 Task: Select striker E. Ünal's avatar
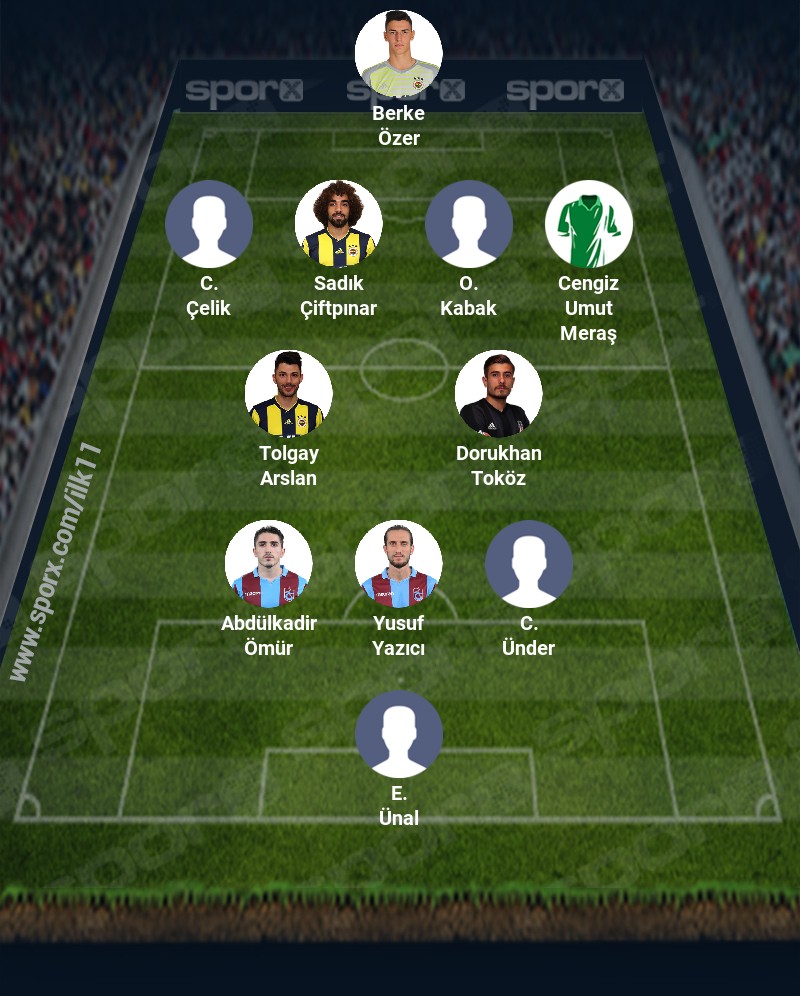click(398, 734)
